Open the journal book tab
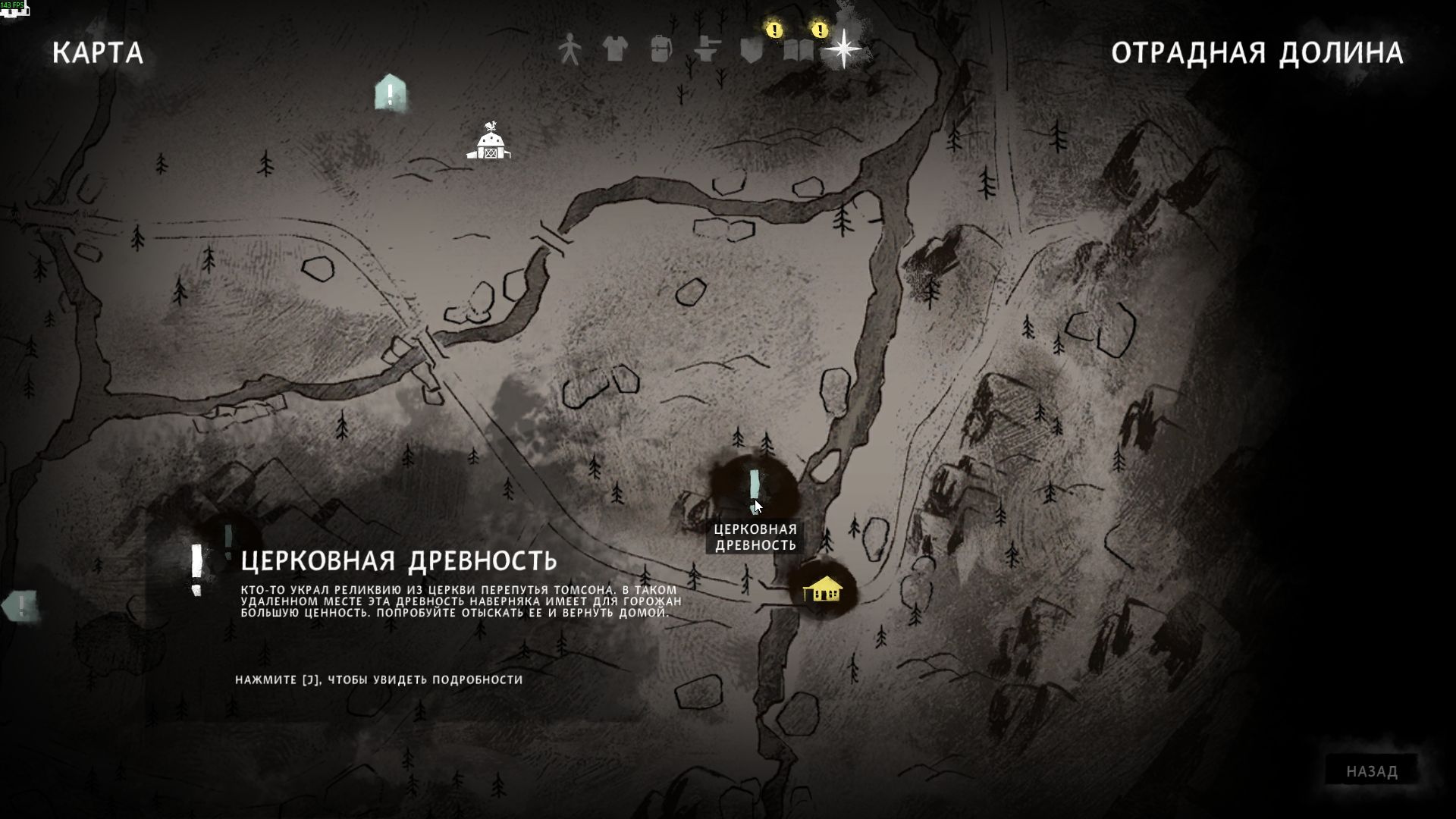Image resolution: width=1456 pixels, height=819 pixels. pos(798,50)
